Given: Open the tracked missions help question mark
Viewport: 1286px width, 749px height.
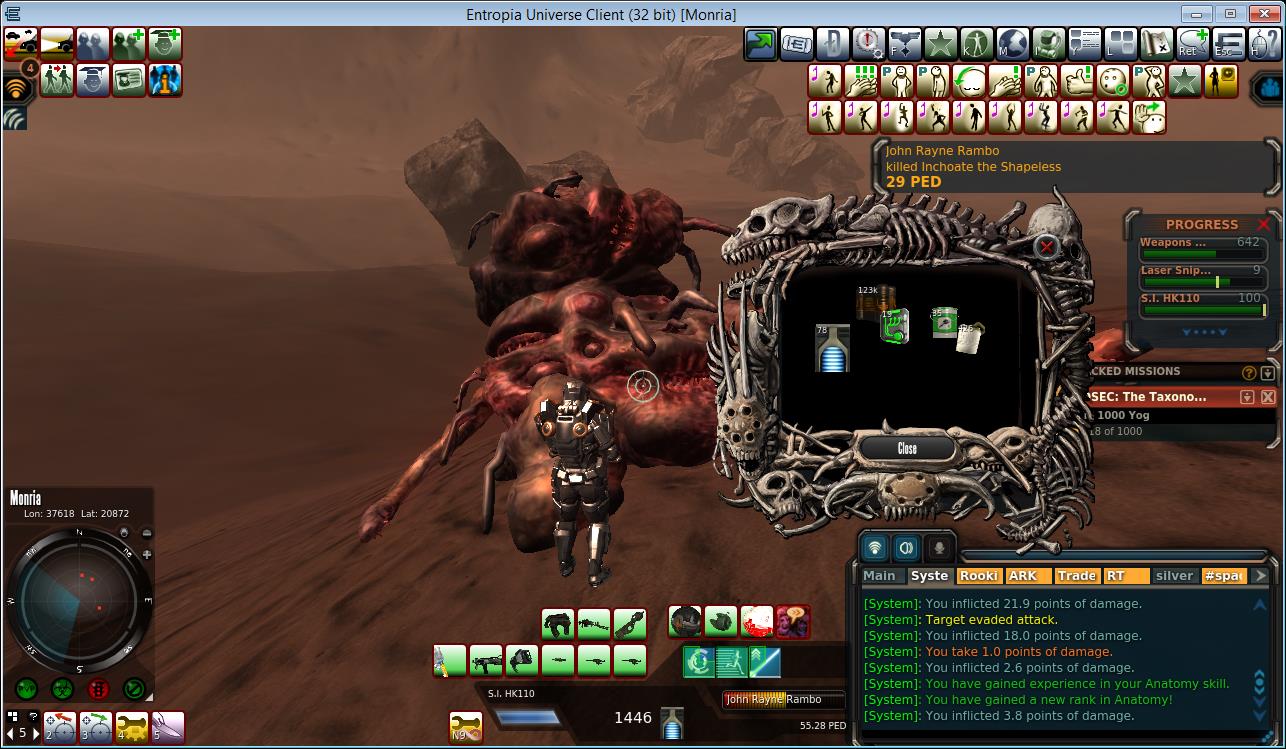Looking at the screenshot, I should point(1249,372).
